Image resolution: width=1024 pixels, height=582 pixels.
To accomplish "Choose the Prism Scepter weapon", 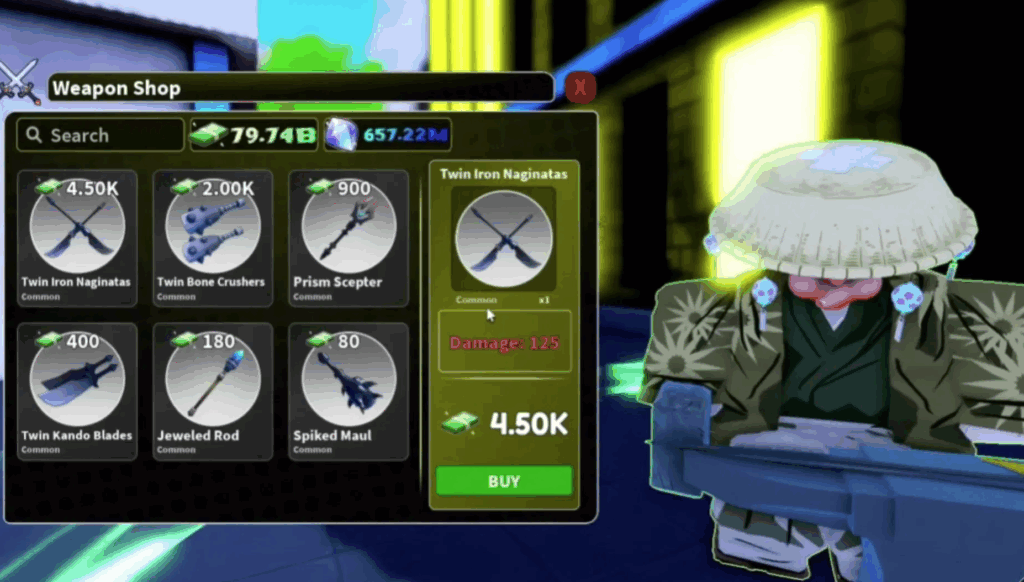I will (348, 236).
